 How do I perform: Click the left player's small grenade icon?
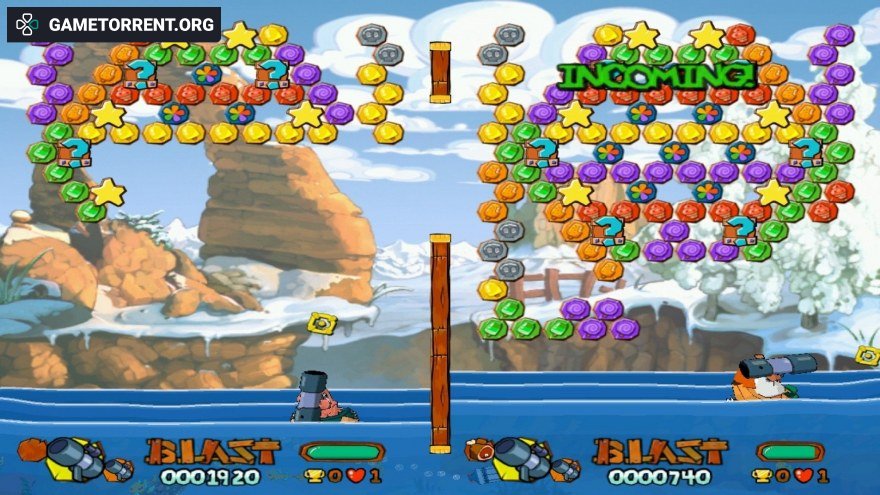[119, 468]
